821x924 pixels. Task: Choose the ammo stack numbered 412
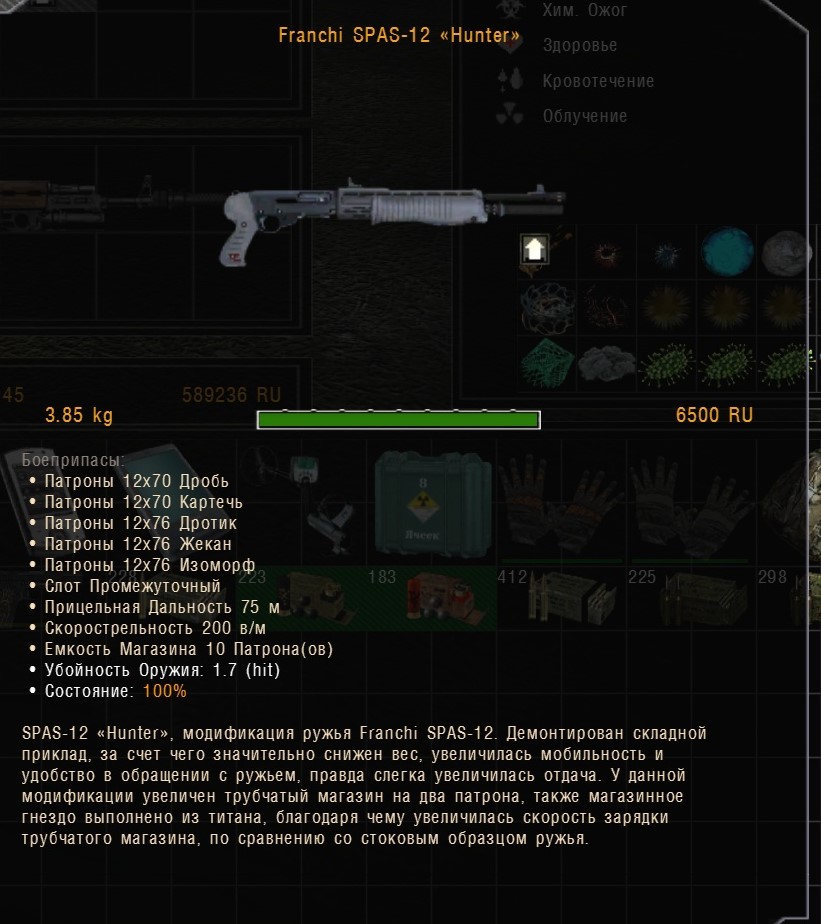pos(560,598)
